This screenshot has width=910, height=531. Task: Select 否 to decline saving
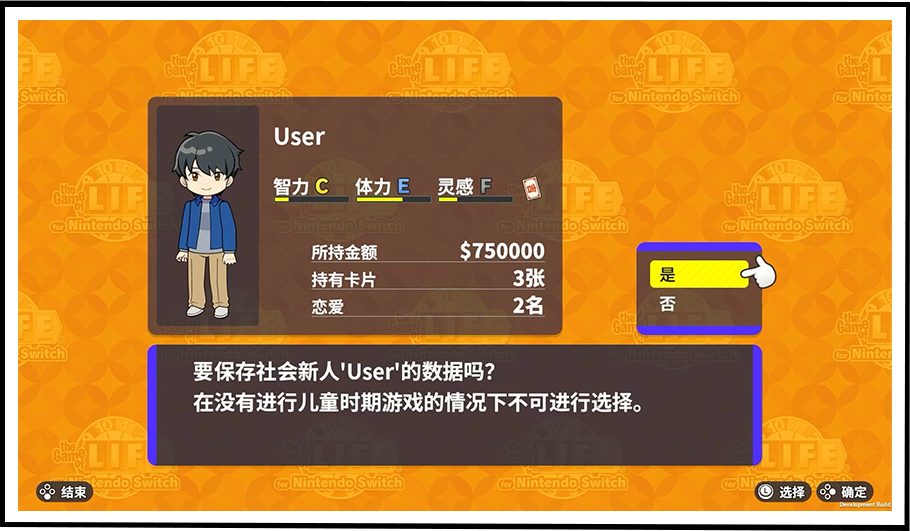(697, 304)
